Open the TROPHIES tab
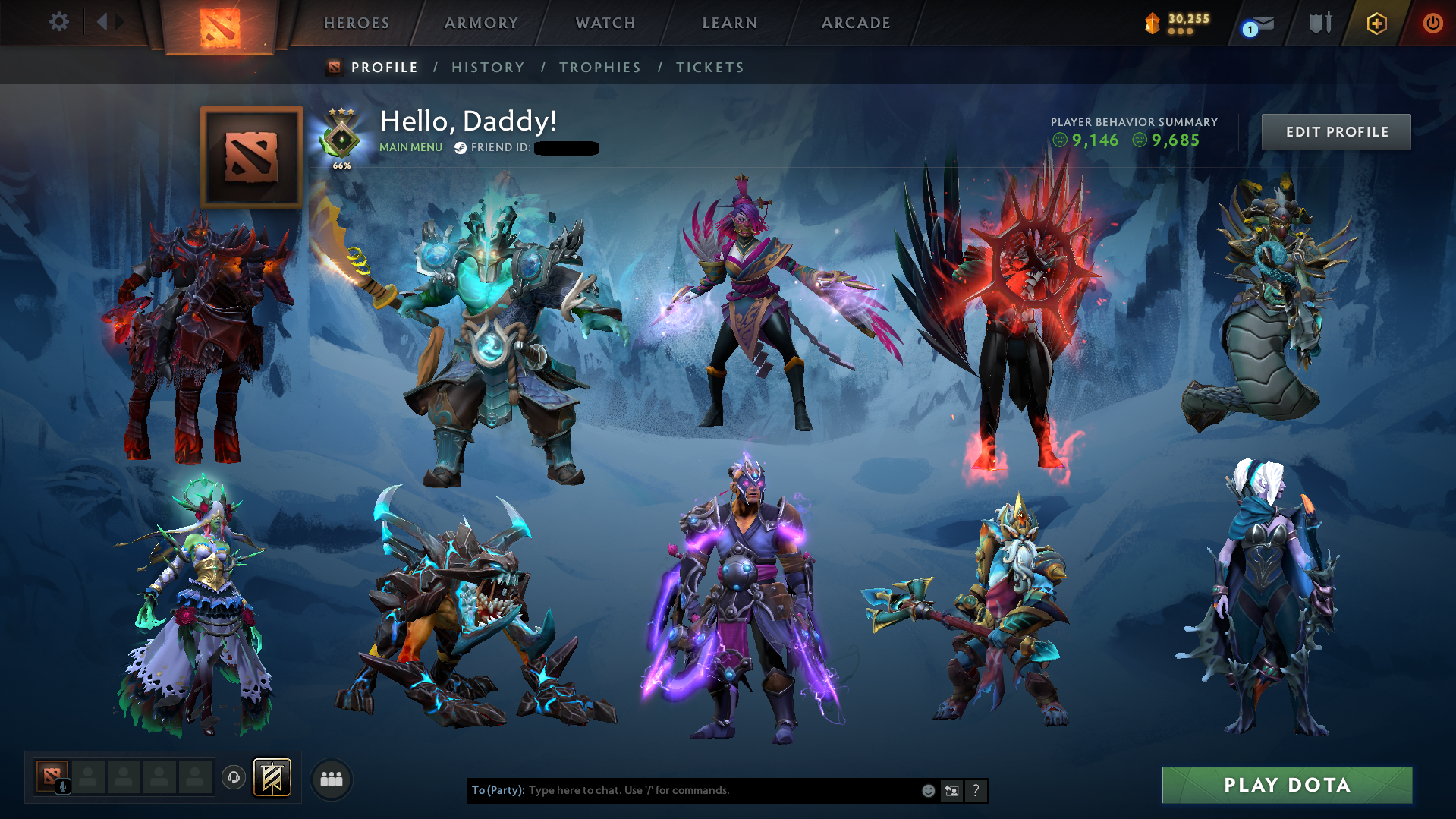This screenshot has width=1456, height=819. (x=599, y=67)
